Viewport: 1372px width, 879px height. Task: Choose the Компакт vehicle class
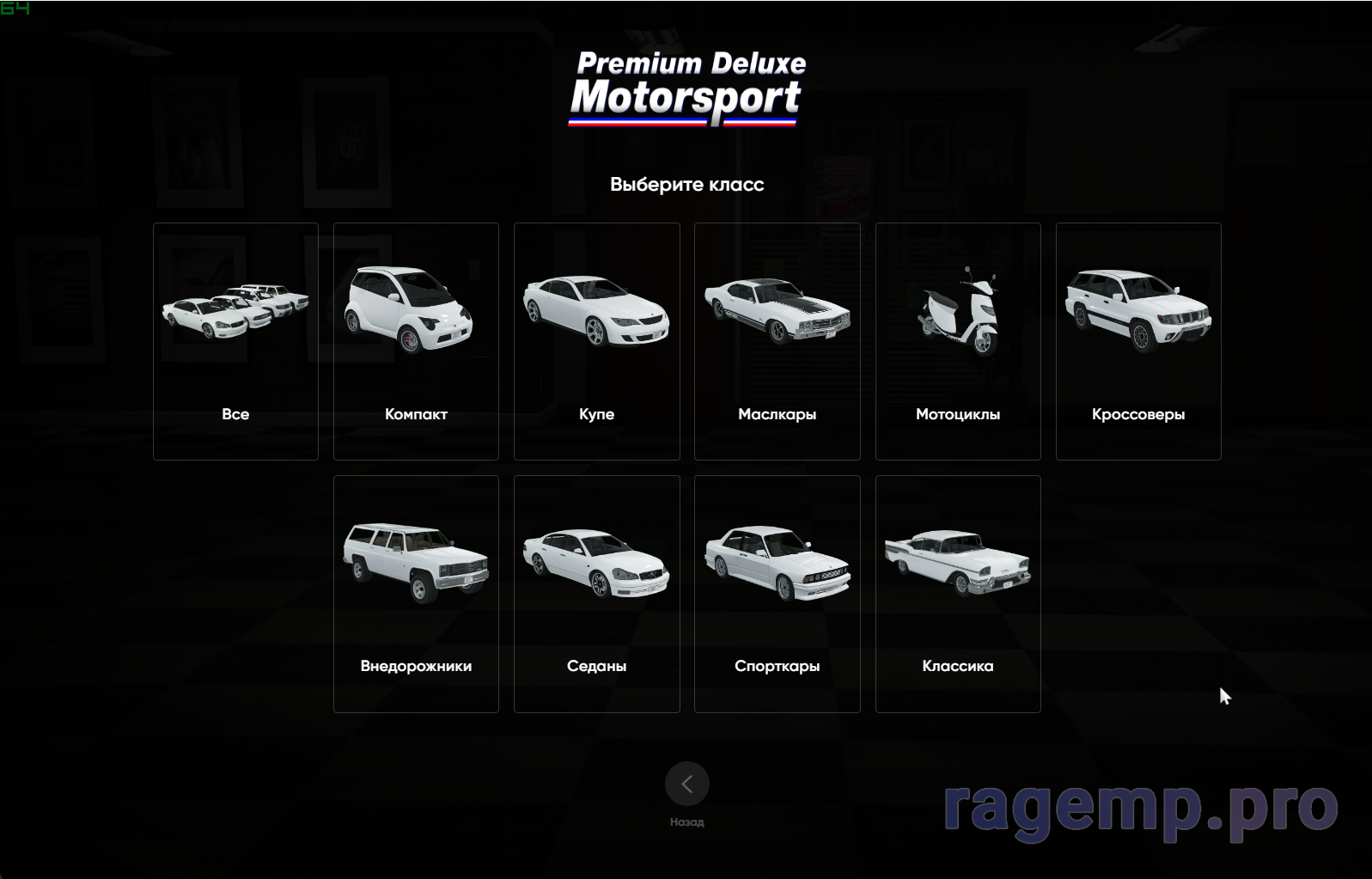(416, 341)
